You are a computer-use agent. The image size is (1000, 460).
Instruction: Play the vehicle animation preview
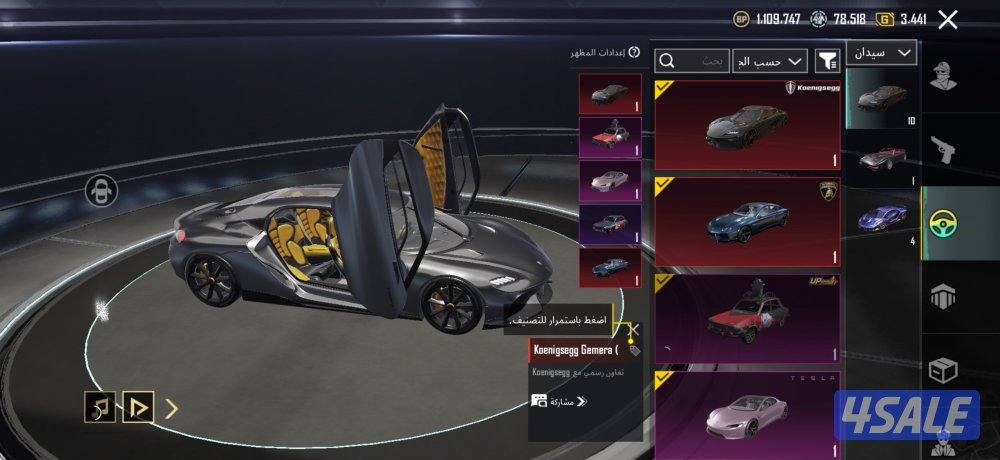point(138,406)
